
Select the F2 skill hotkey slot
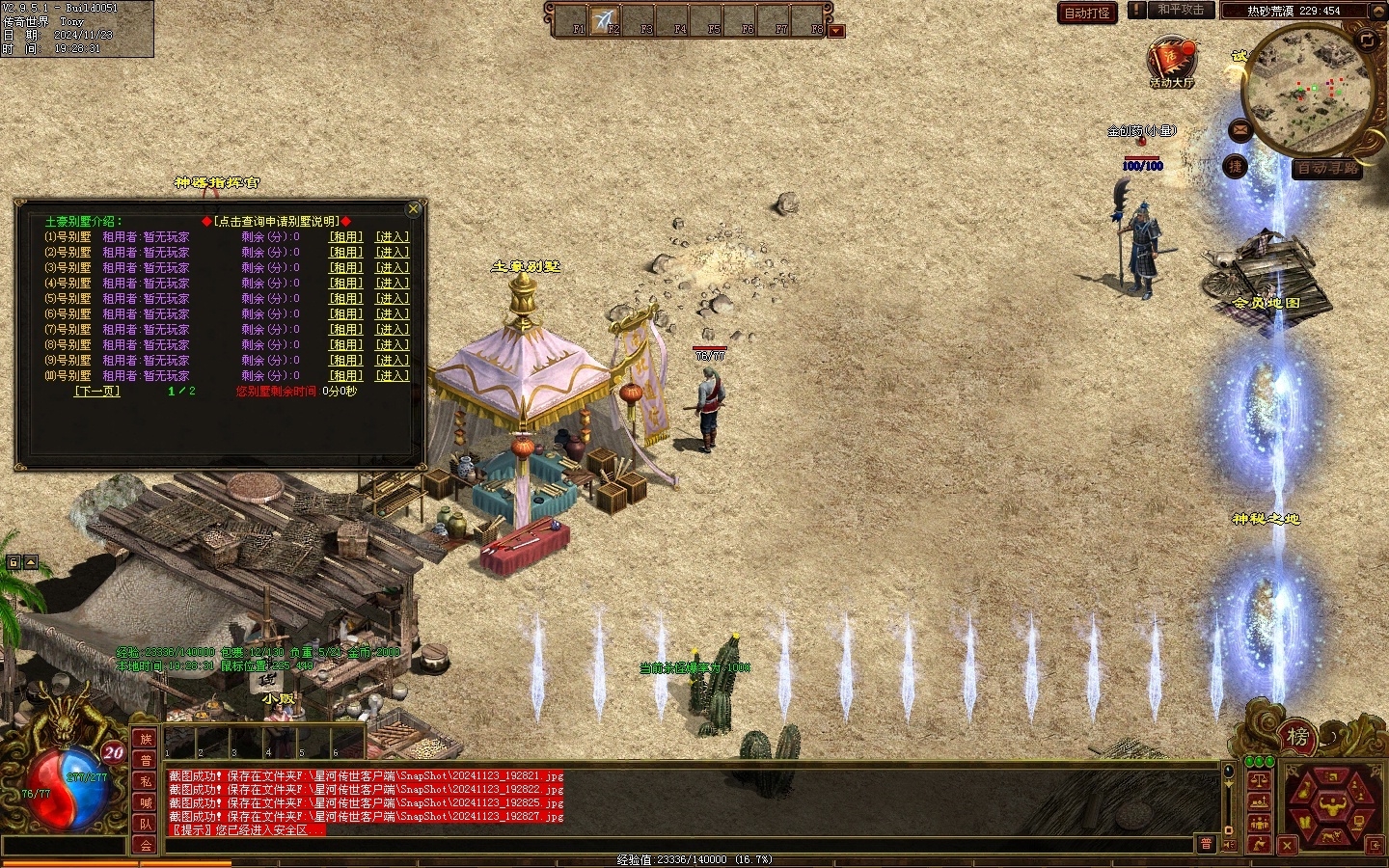pos(604,19)
